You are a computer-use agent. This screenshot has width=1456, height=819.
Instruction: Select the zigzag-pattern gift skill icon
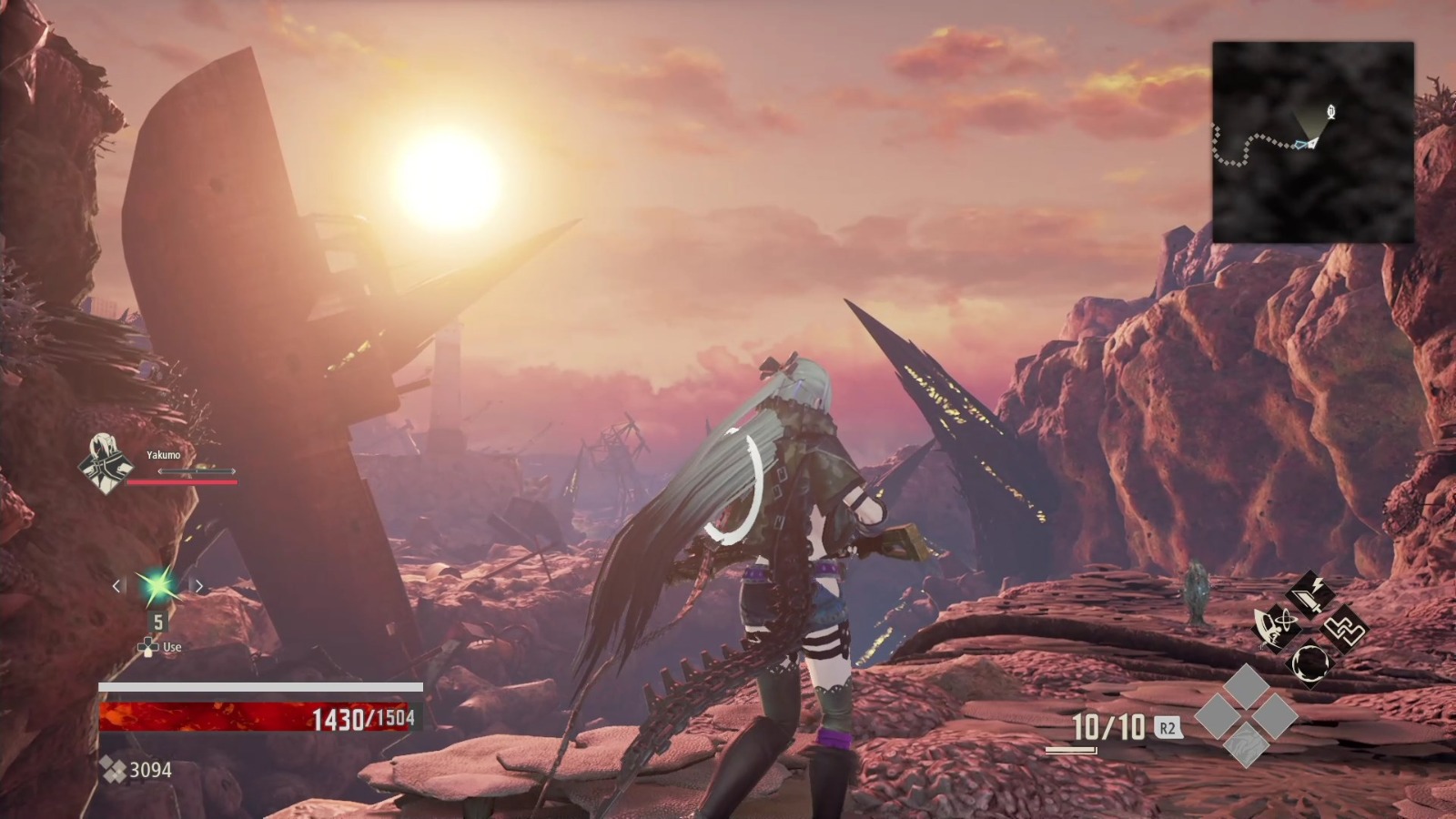coord(1344,631)
